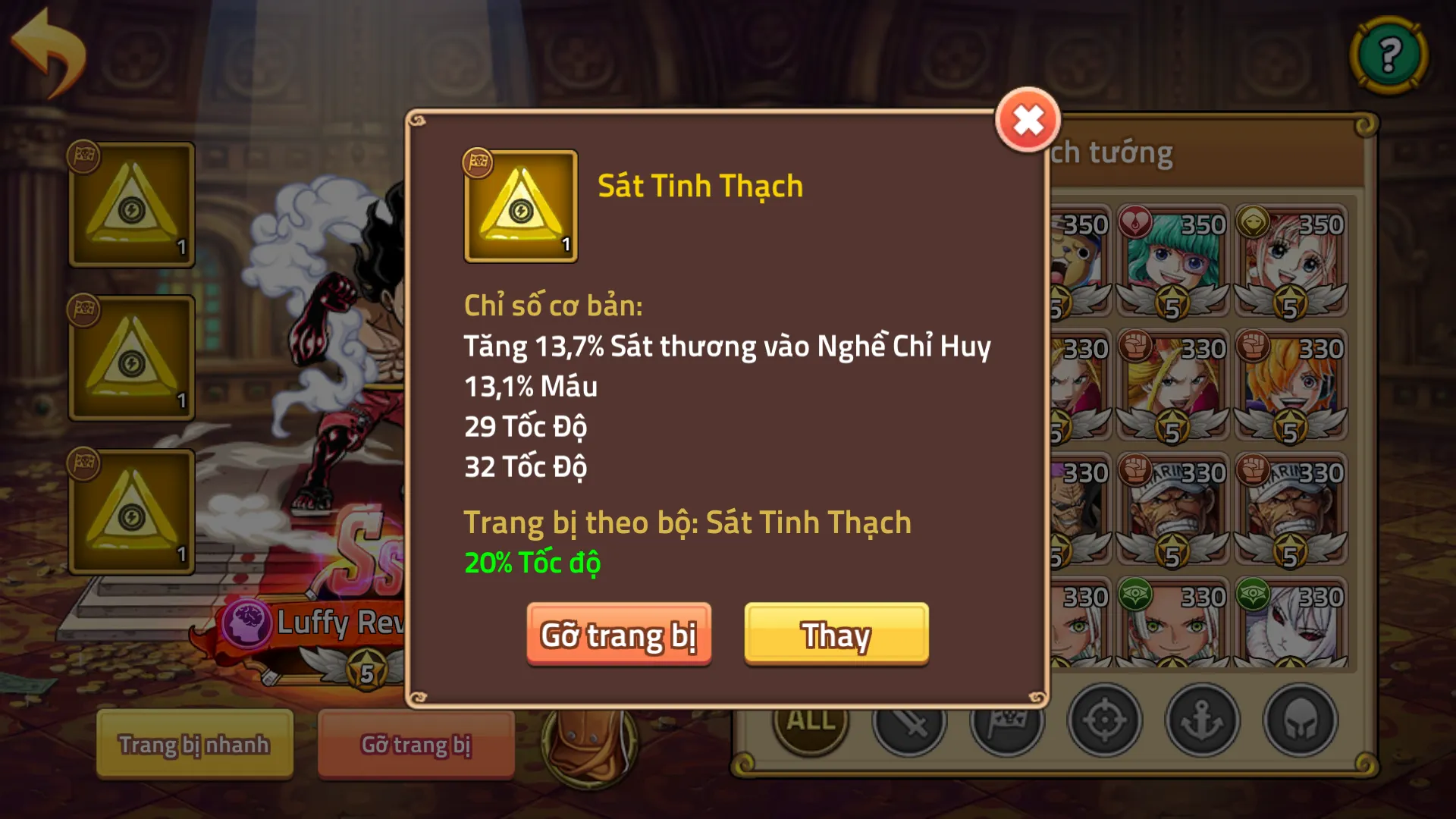Select the topmost gem slot on the left

(x=130, y=205)
